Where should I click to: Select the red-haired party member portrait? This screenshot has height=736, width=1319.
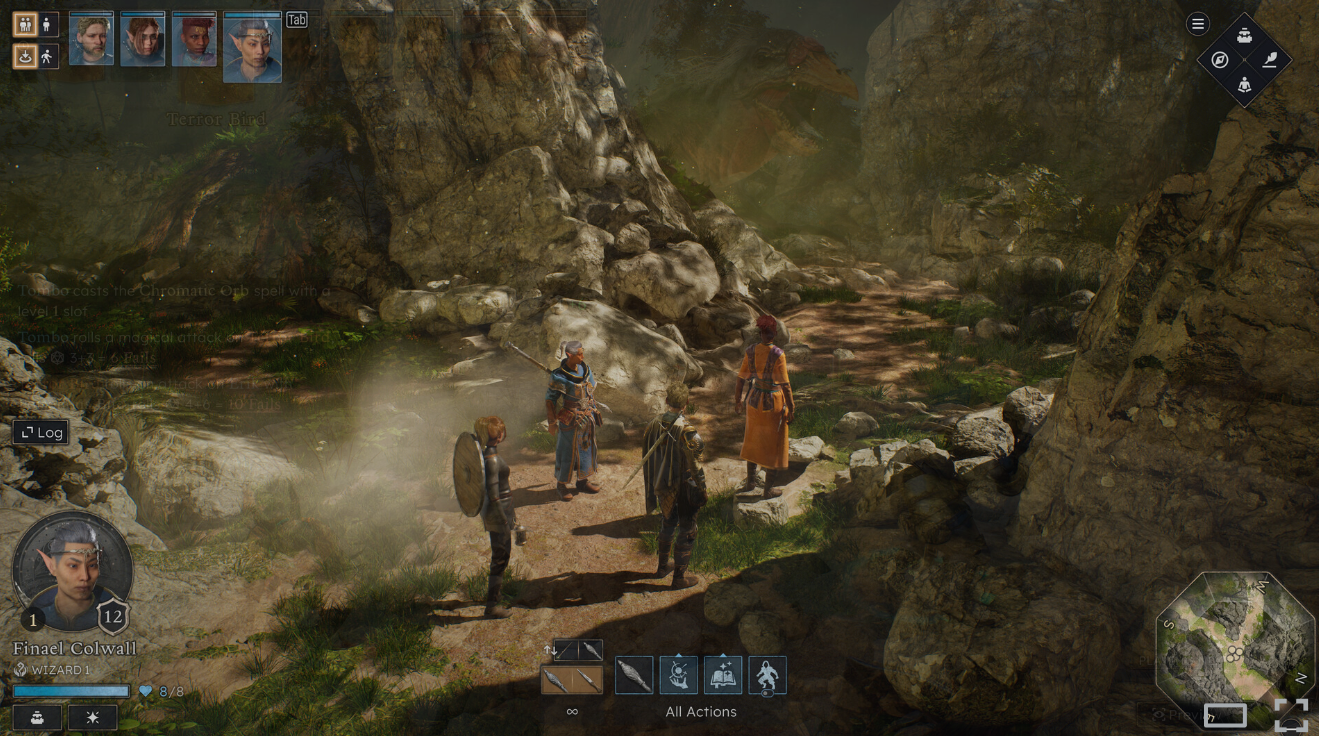pos(194,40)
